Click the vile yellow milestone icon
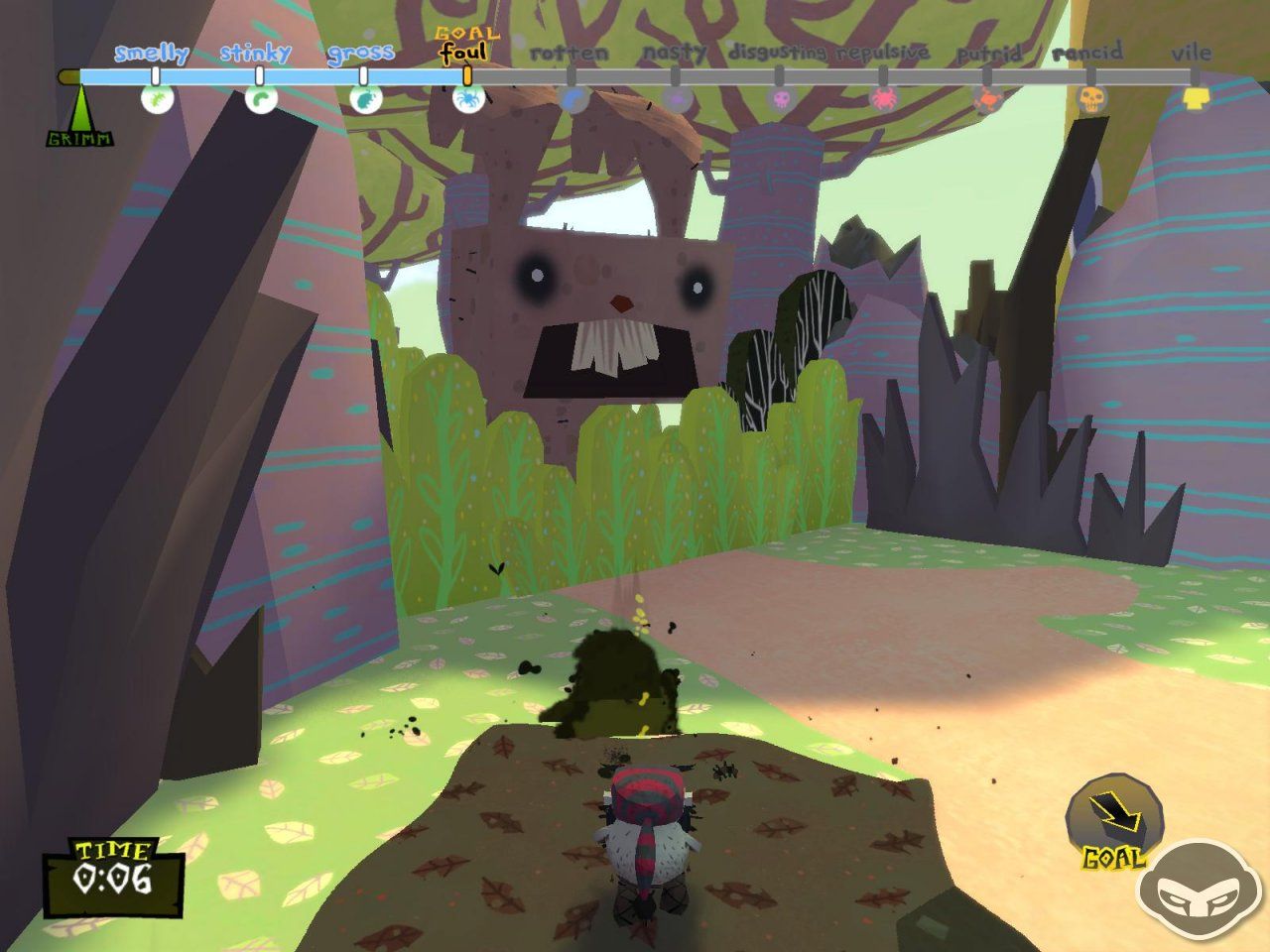Image resolution: width=1270 pixels, height=952 pixels. click(x=1196, y=98)
